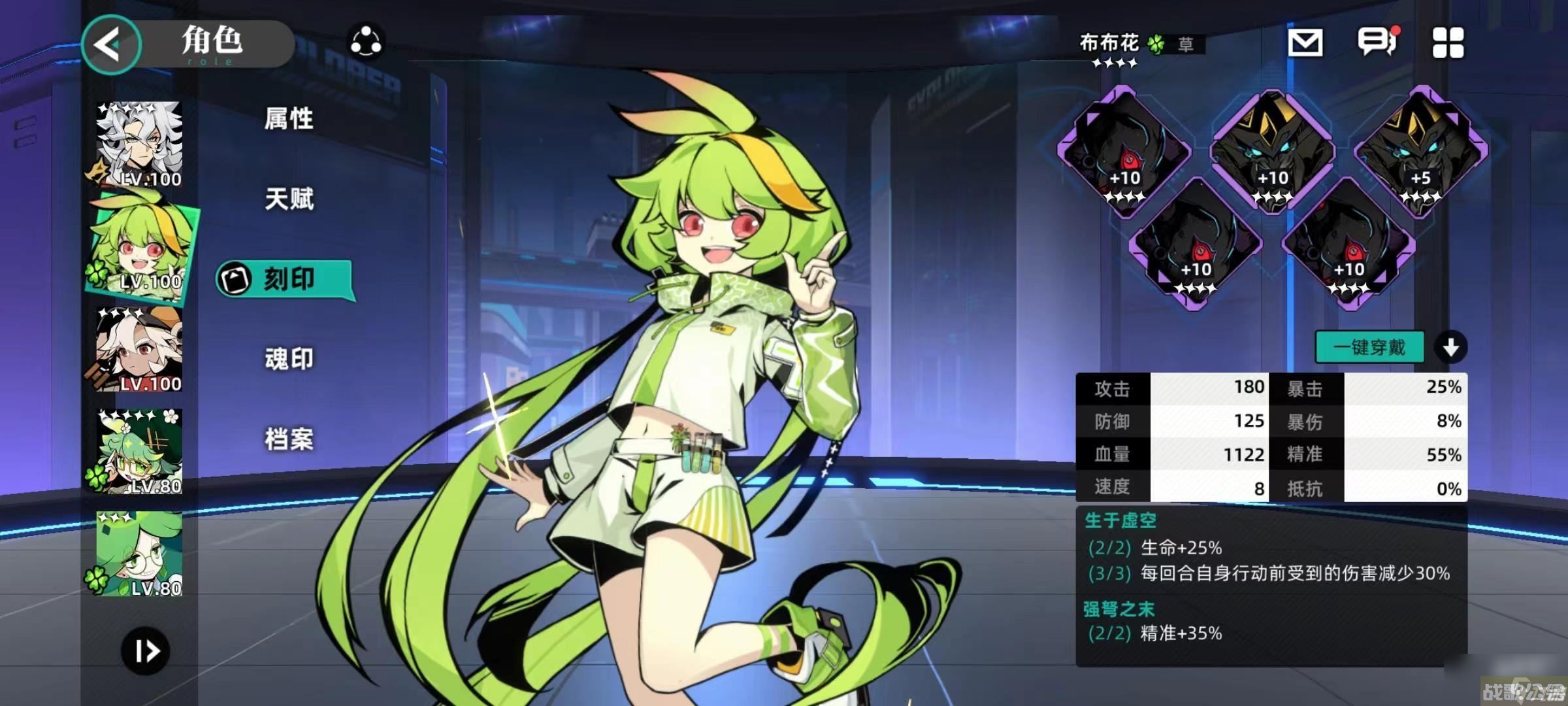The image size is (1568, 706).
Task: Choose the orange-hat LV.100 character portrait
Action: (x=139, y=349)
